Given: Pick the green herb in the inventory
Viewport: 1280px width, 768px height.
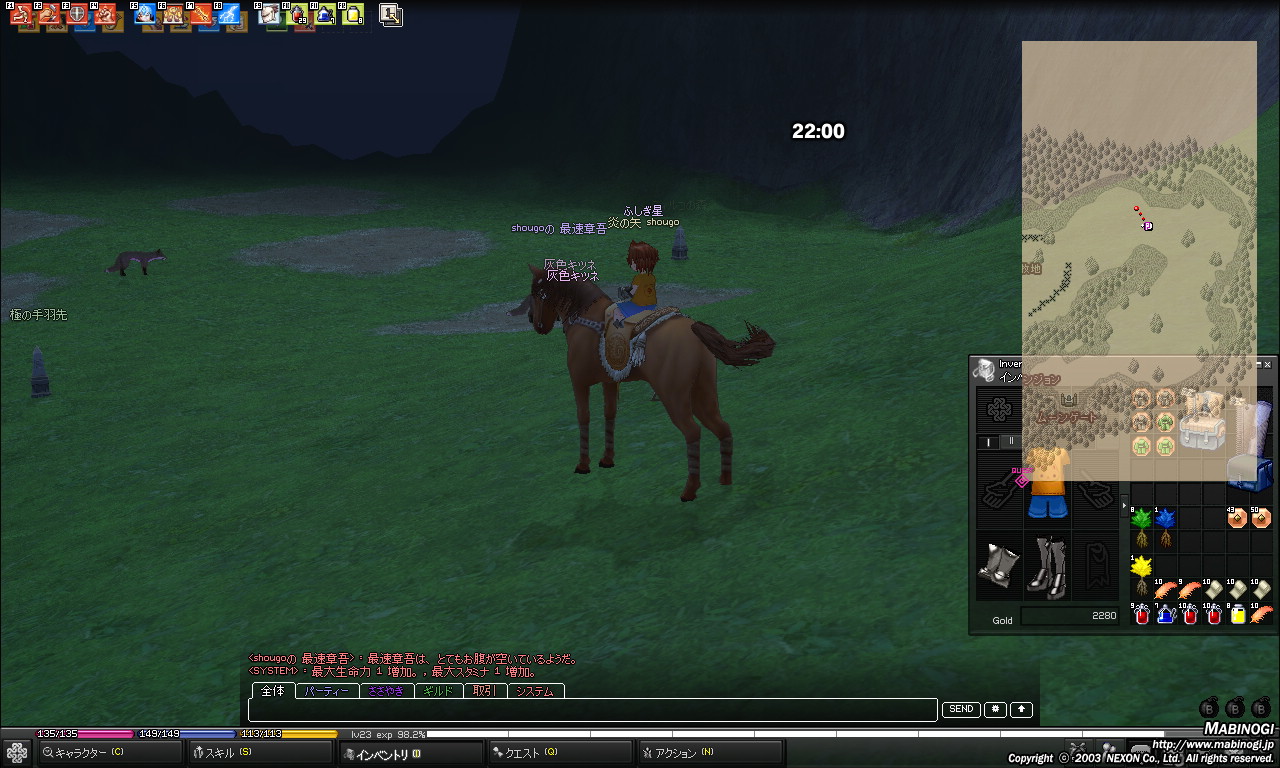Looking at the screenshot, I should (x=1141, y=526).
